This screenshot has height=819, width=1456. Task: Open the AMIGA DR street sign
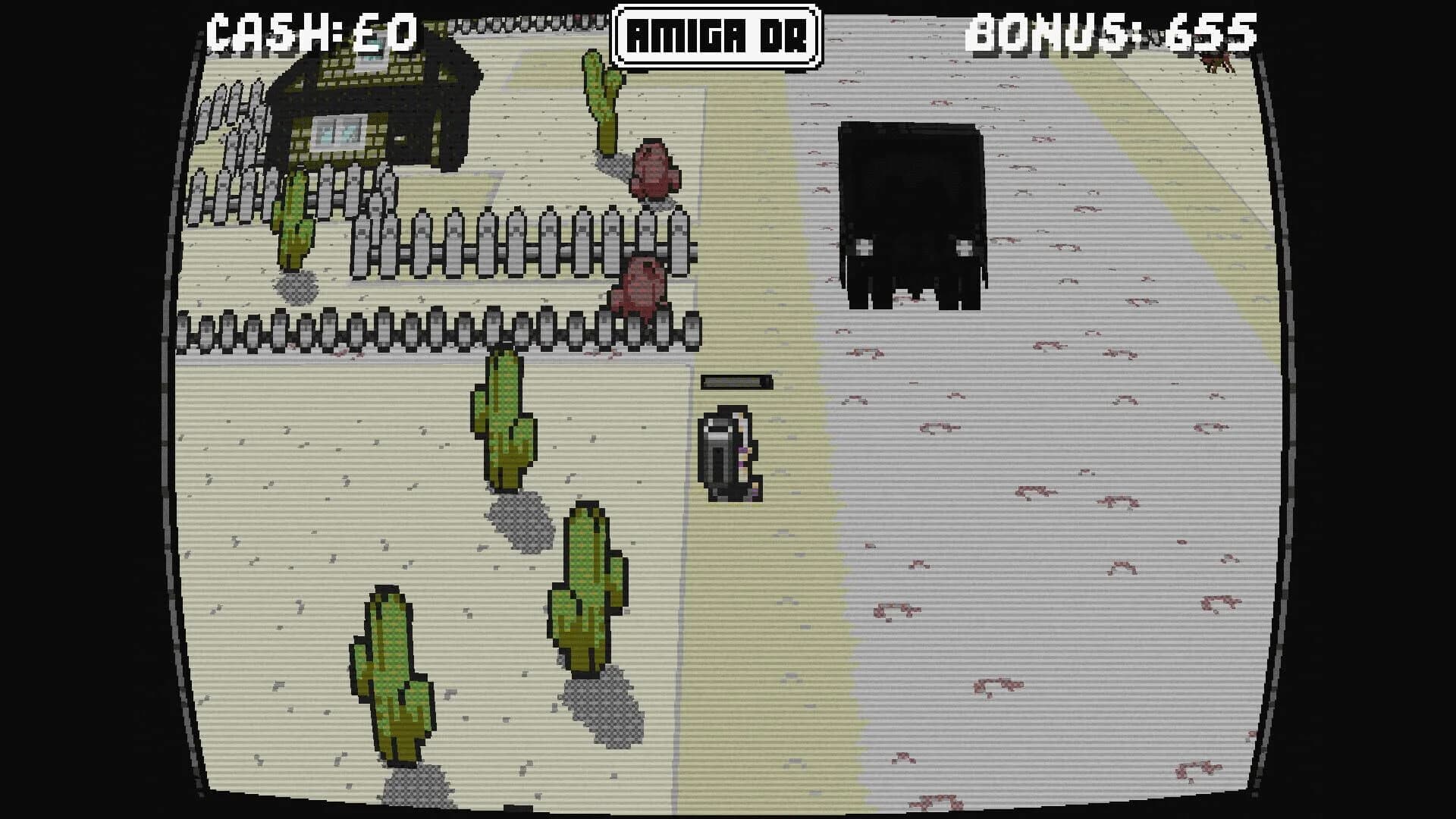tap(716, 32)
